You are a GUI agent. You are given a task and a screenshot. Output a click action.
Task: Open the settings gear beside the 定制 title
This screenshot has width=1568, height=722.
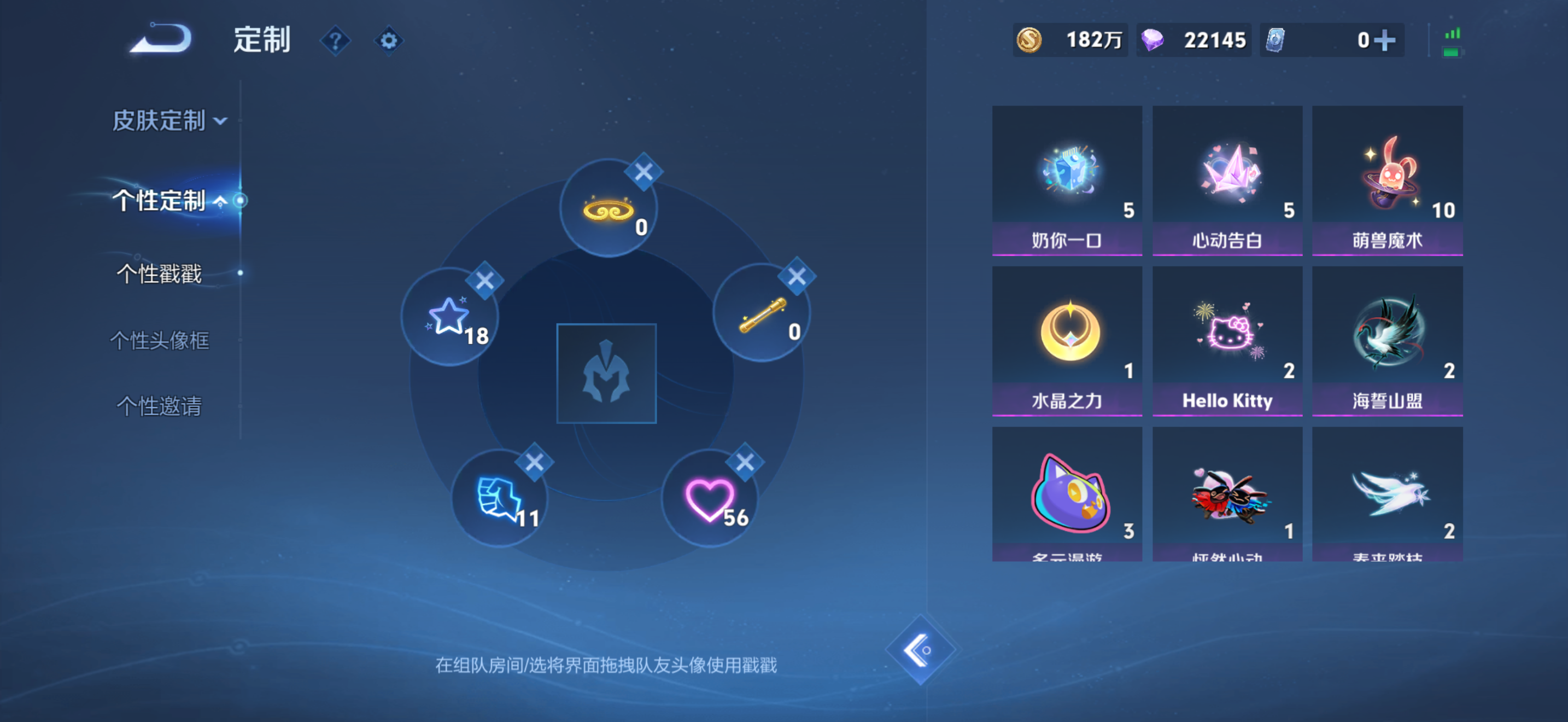tap(388, 39)
